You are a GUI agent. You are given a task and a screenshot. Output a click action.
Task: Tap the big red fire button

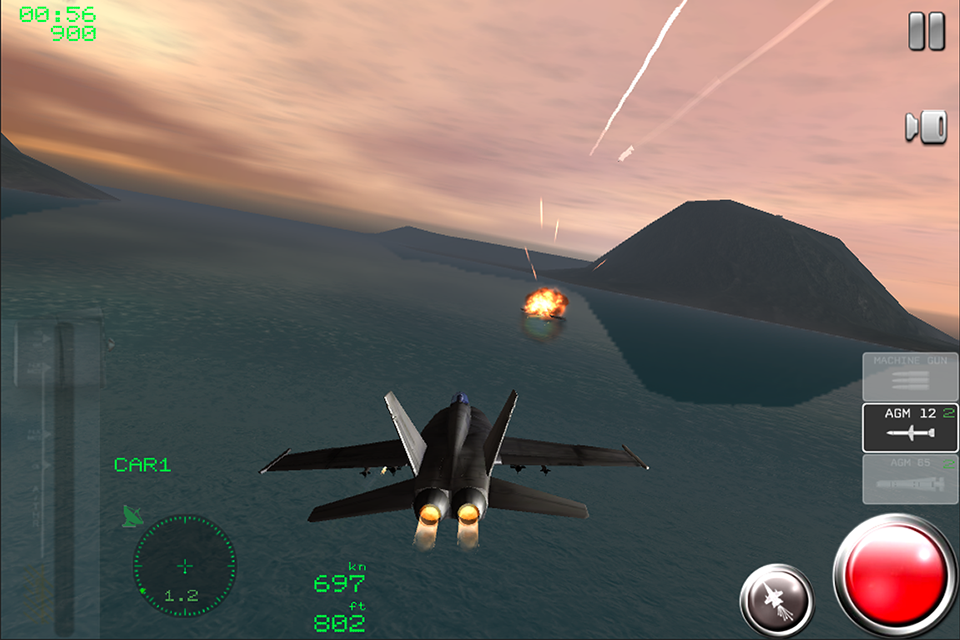coord(895,577)
